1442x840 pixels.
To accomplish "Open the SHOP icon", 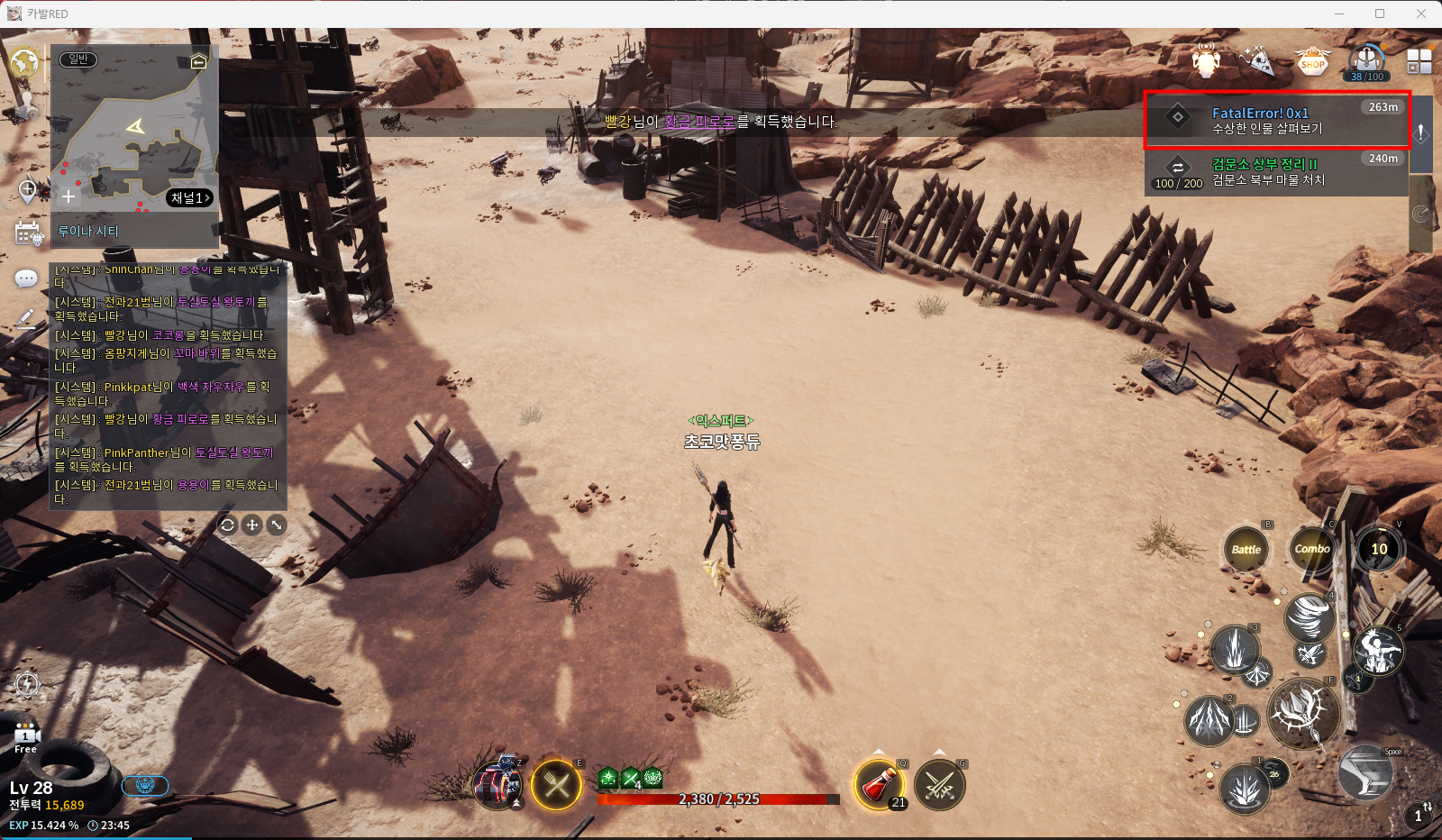I will coord(1312,62).
